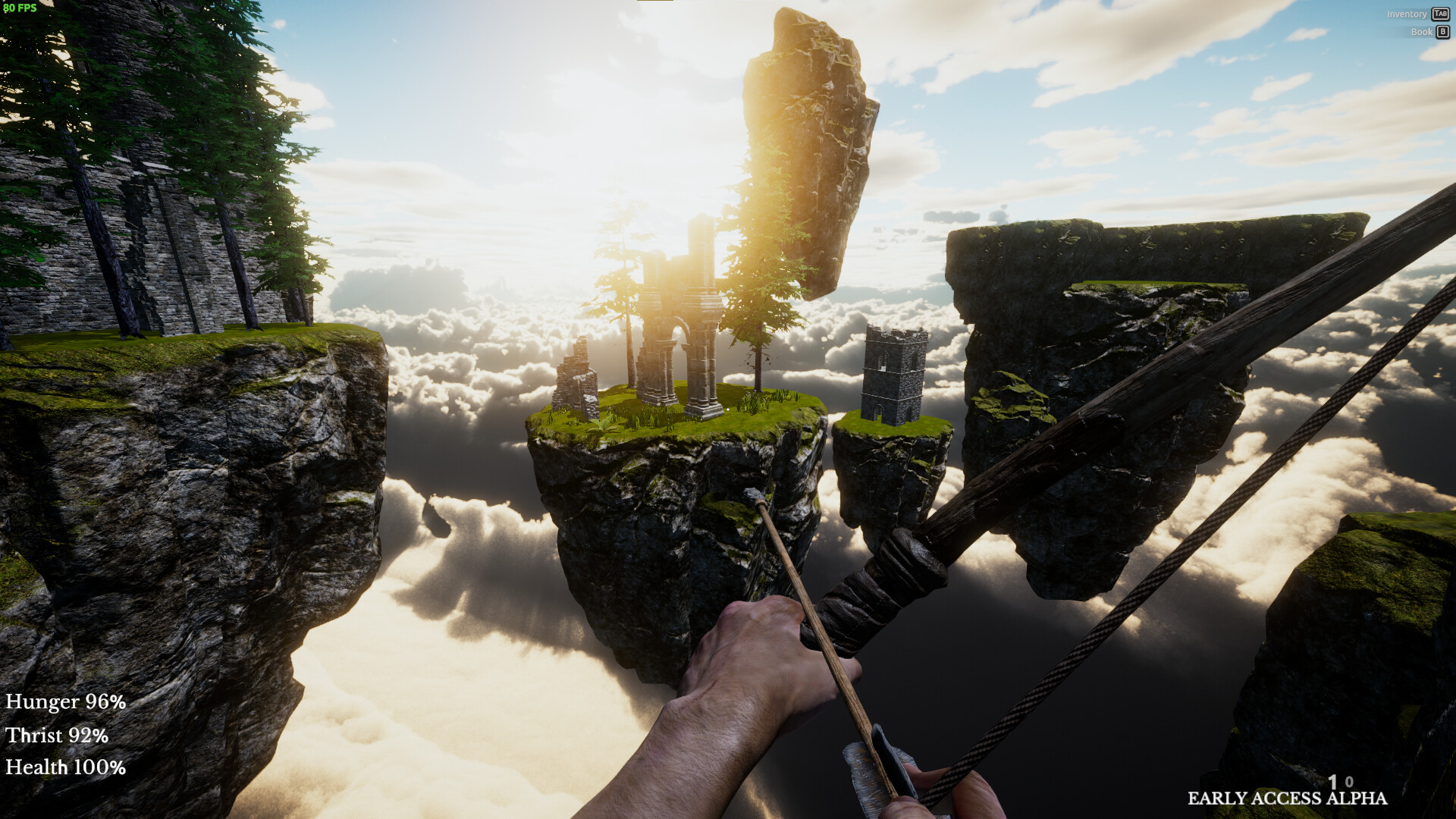Click the Thrist 92% stat readout
This screenshot has width=1456, height=819.
(x=56, y=736)
